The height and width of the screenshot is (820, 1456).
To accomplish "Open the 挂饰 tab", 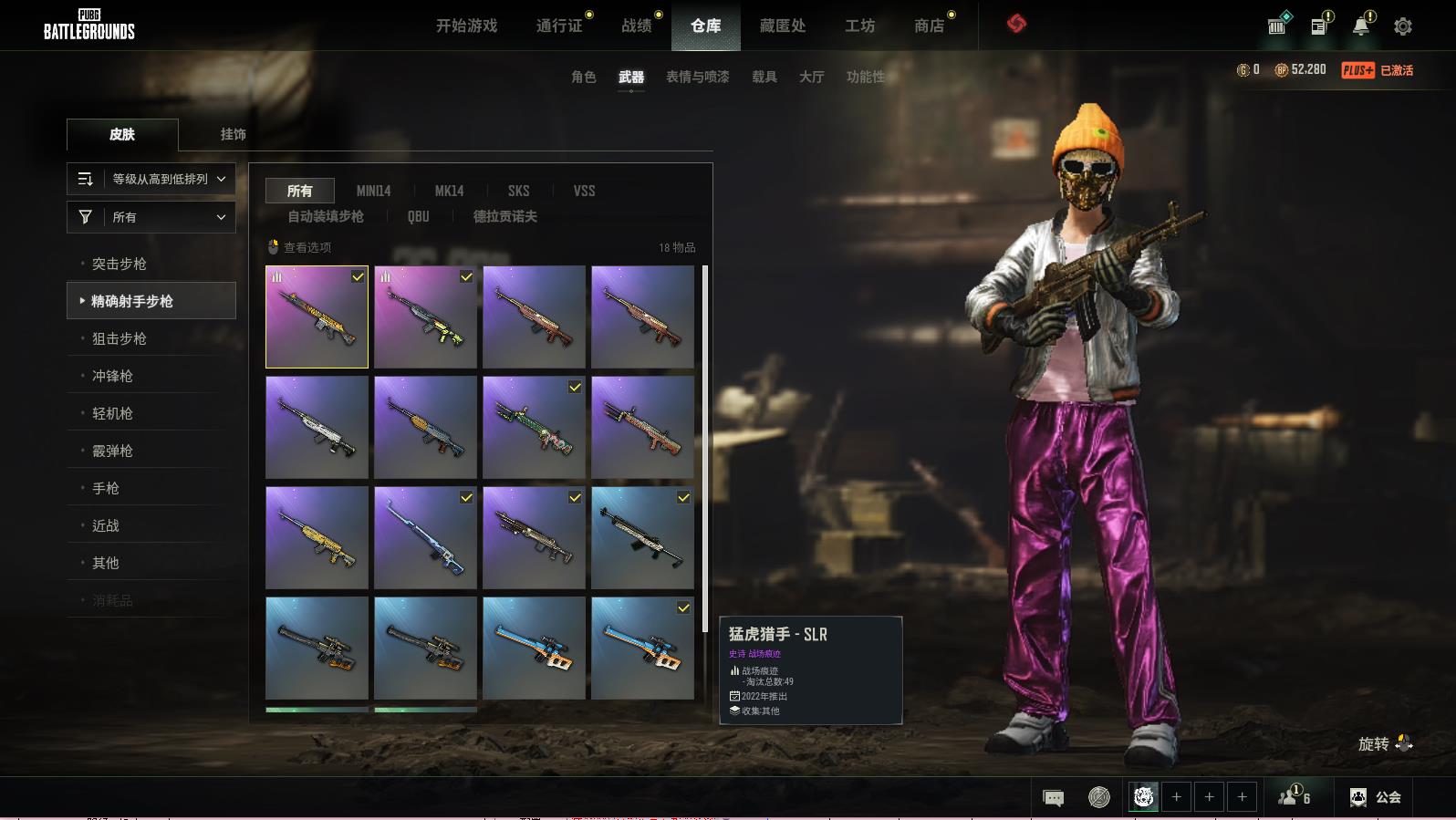I will click(x=233, y=134).
